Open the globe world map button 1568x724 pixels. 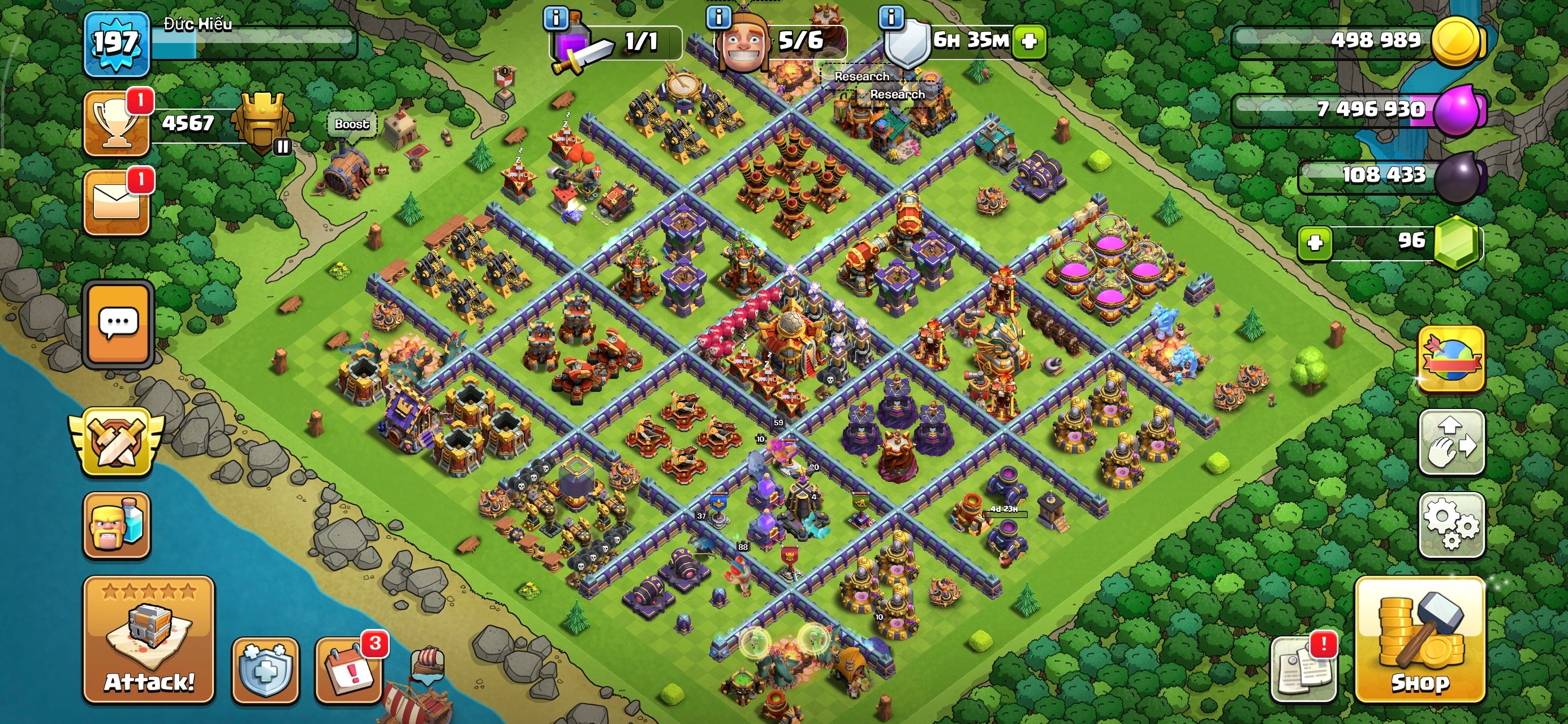click(x=1451, y=359)
